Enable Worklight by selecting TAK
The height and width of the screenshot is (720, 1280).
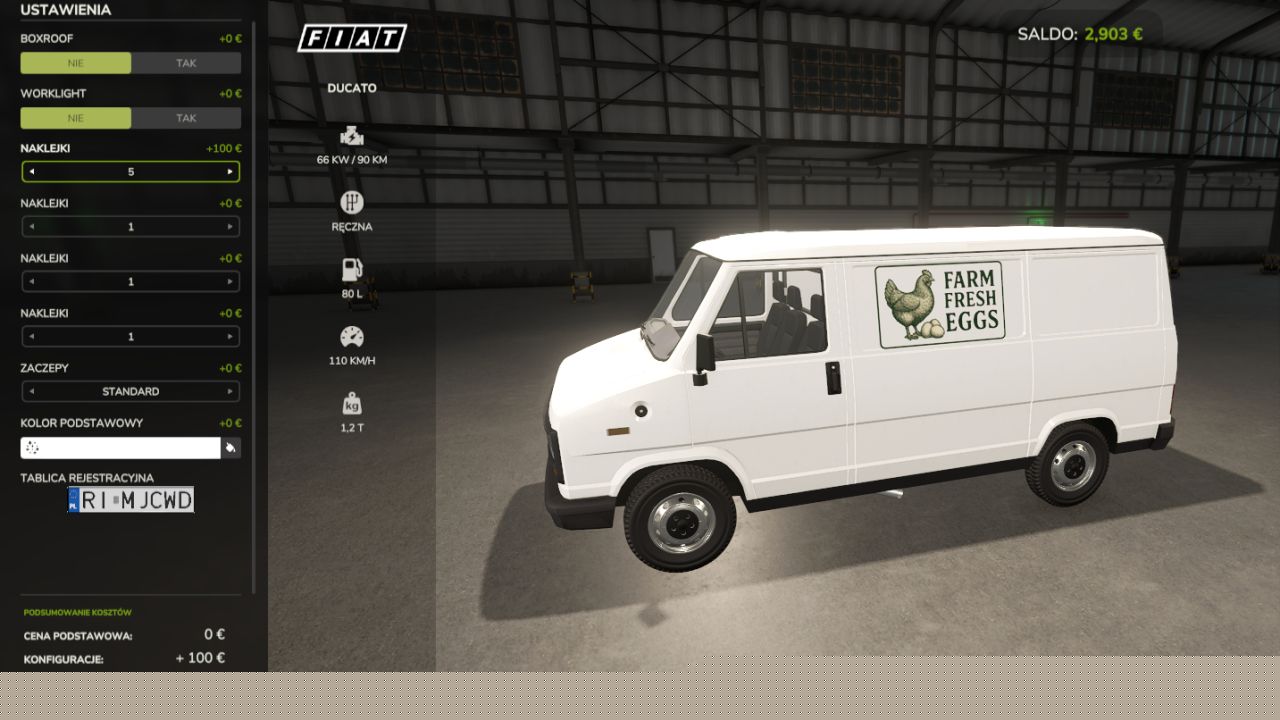click(186, 118)
